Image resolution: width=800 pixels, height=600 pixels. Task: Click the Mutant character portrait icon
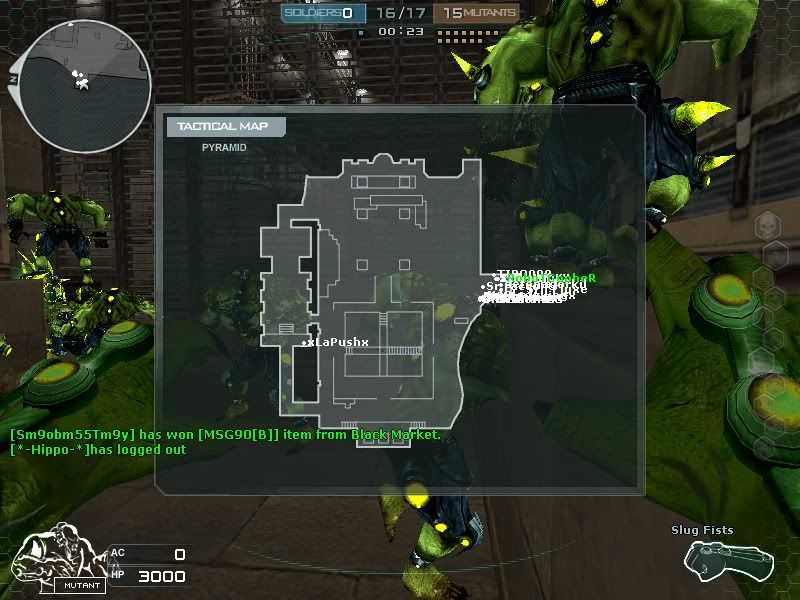tap(61, 564)
